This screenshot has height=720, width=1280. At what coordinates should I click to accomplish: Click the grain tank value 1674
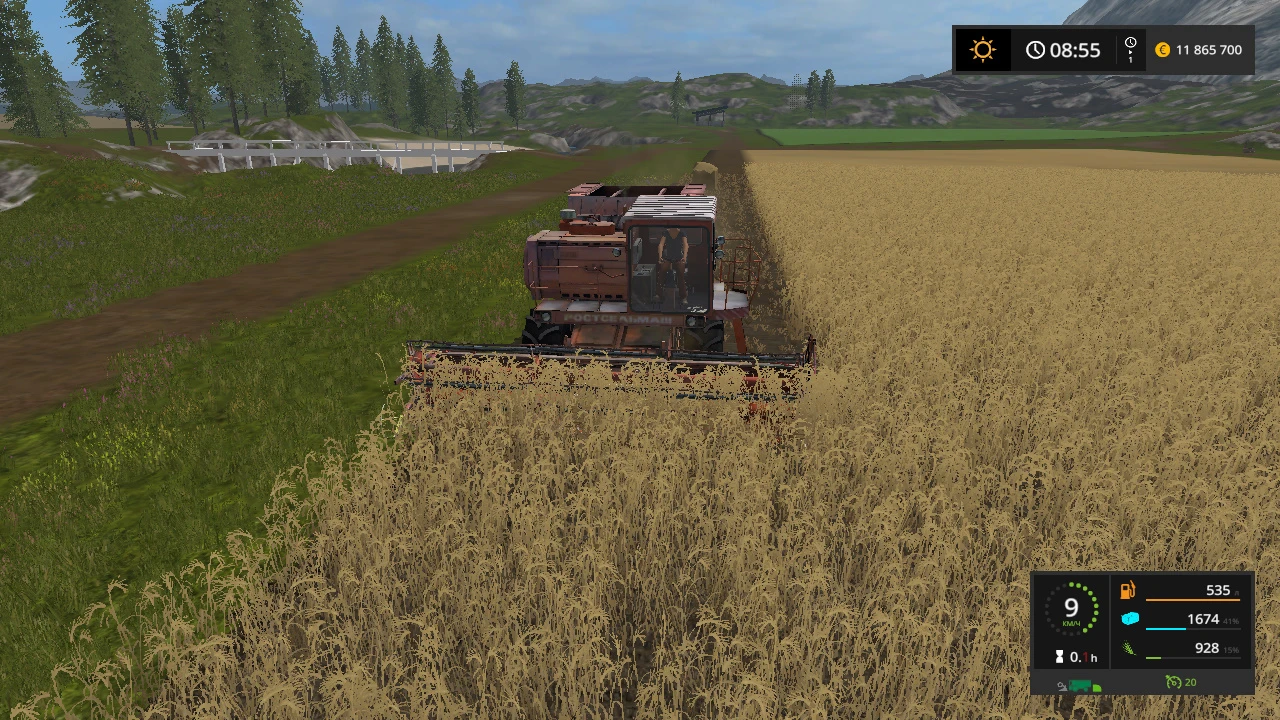coord(1203,619)
